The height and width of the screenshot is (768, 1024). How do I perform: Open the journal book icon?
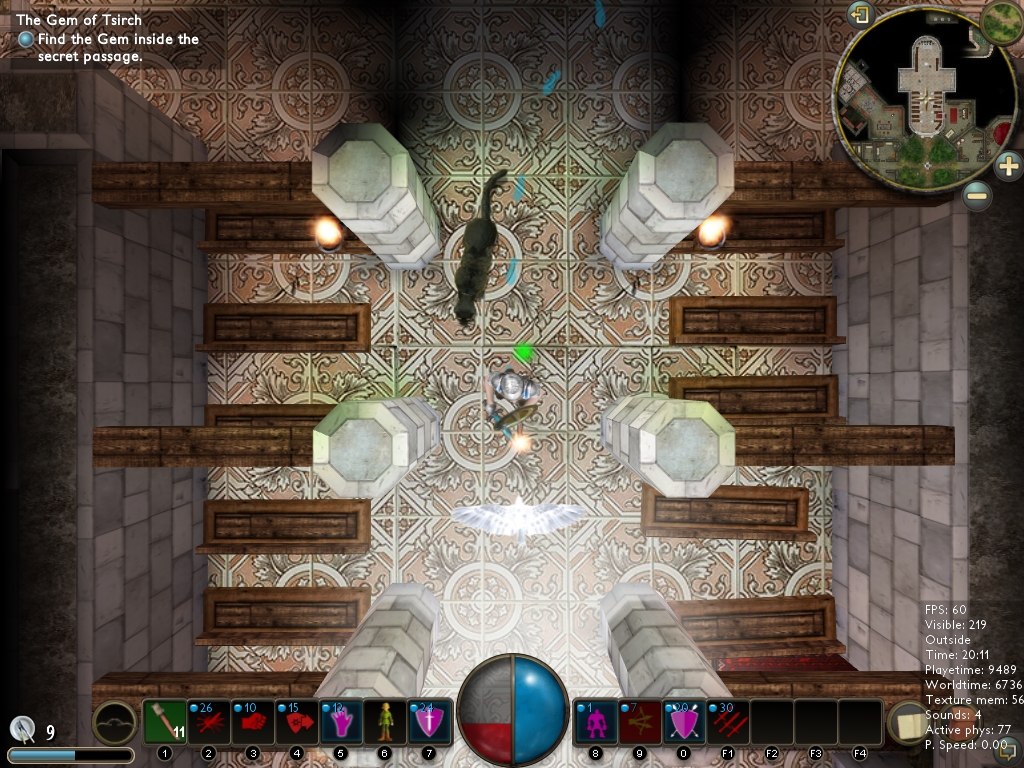point(909,722)
